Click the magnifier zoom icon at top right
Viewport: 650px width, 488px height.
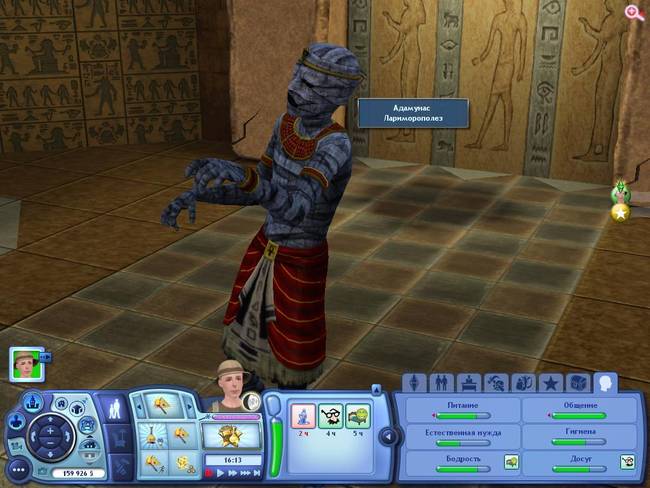coord(633,12)
